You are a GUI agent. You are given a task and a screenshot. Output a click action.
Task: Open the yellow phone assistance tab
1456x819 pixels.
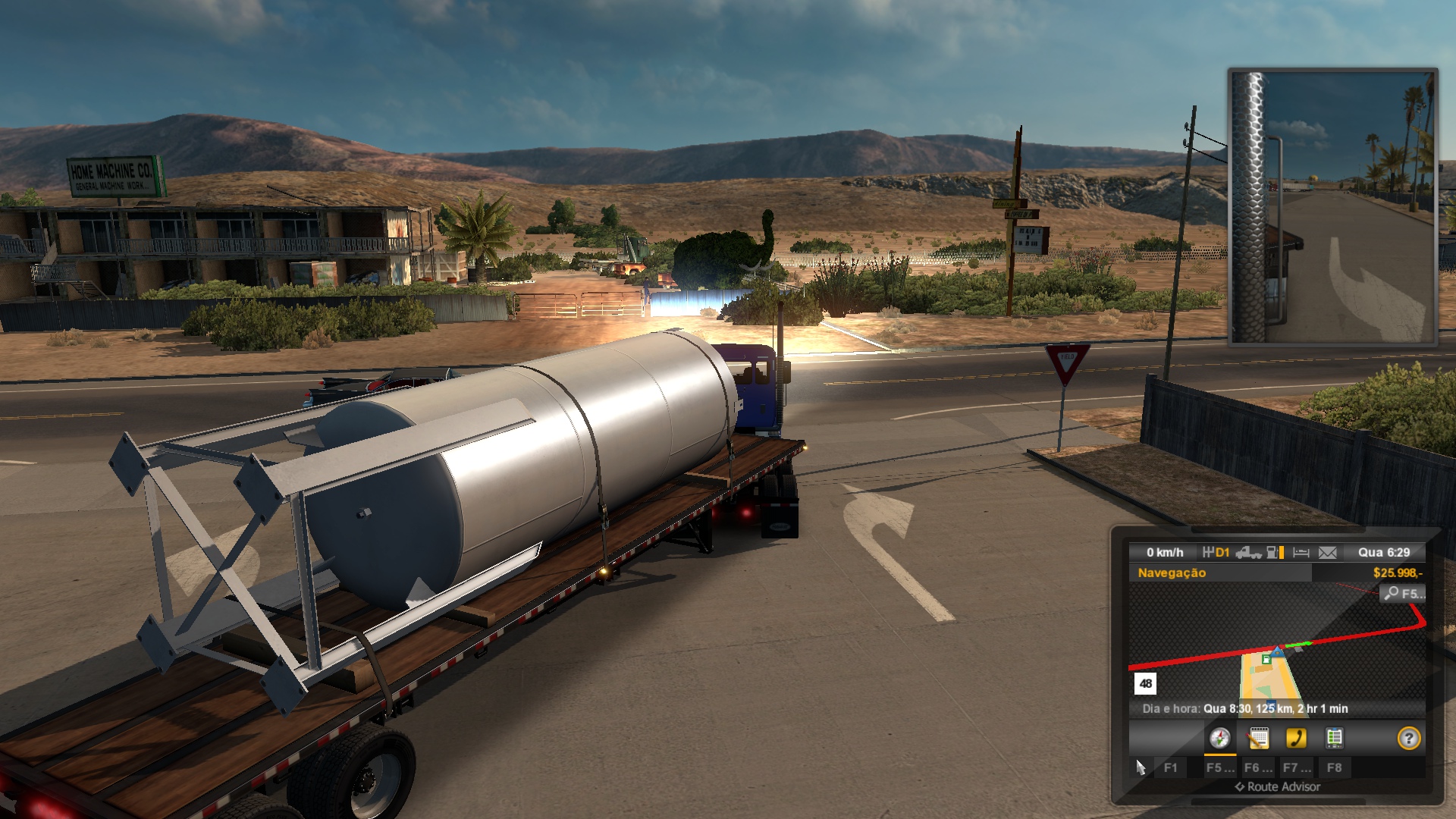[x=1296, y=738]
